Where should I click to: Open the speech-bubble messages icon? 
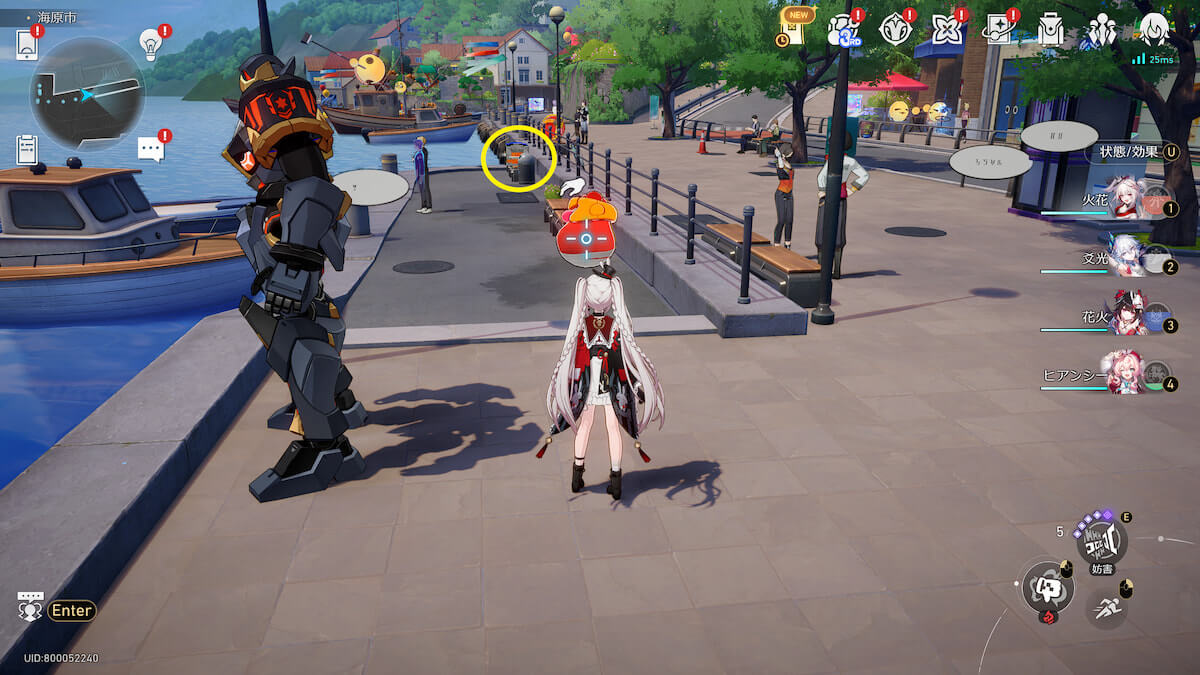(150, 149)
